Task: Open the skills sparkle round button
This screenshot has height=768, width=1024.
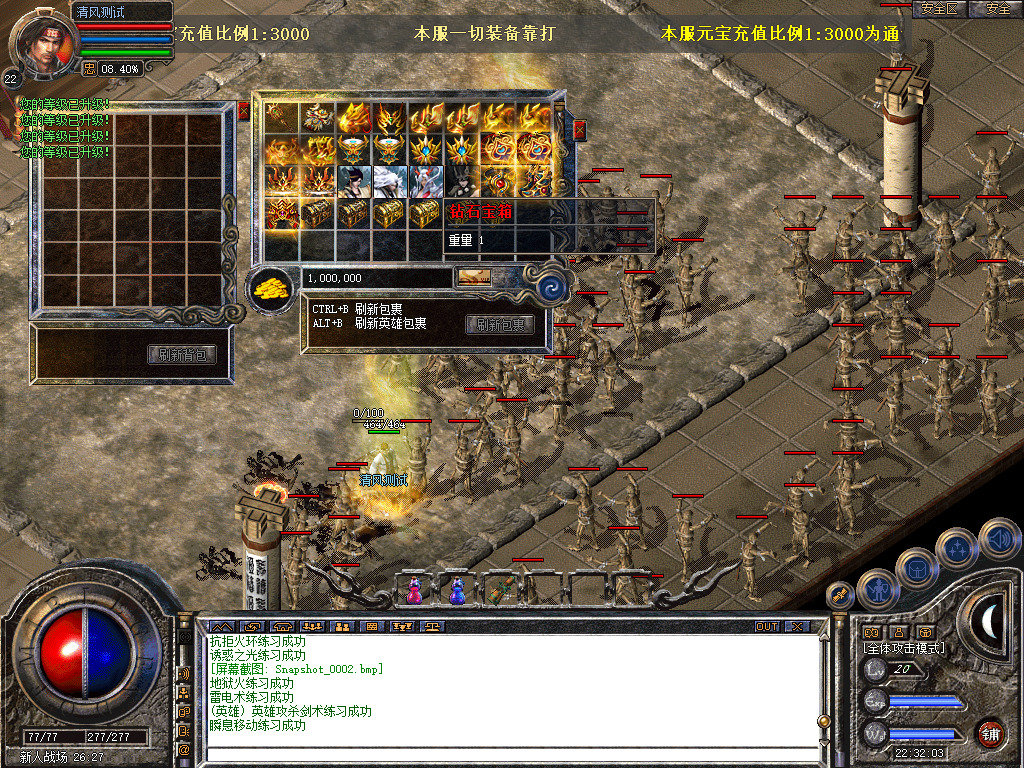Action: coord(957,550)
